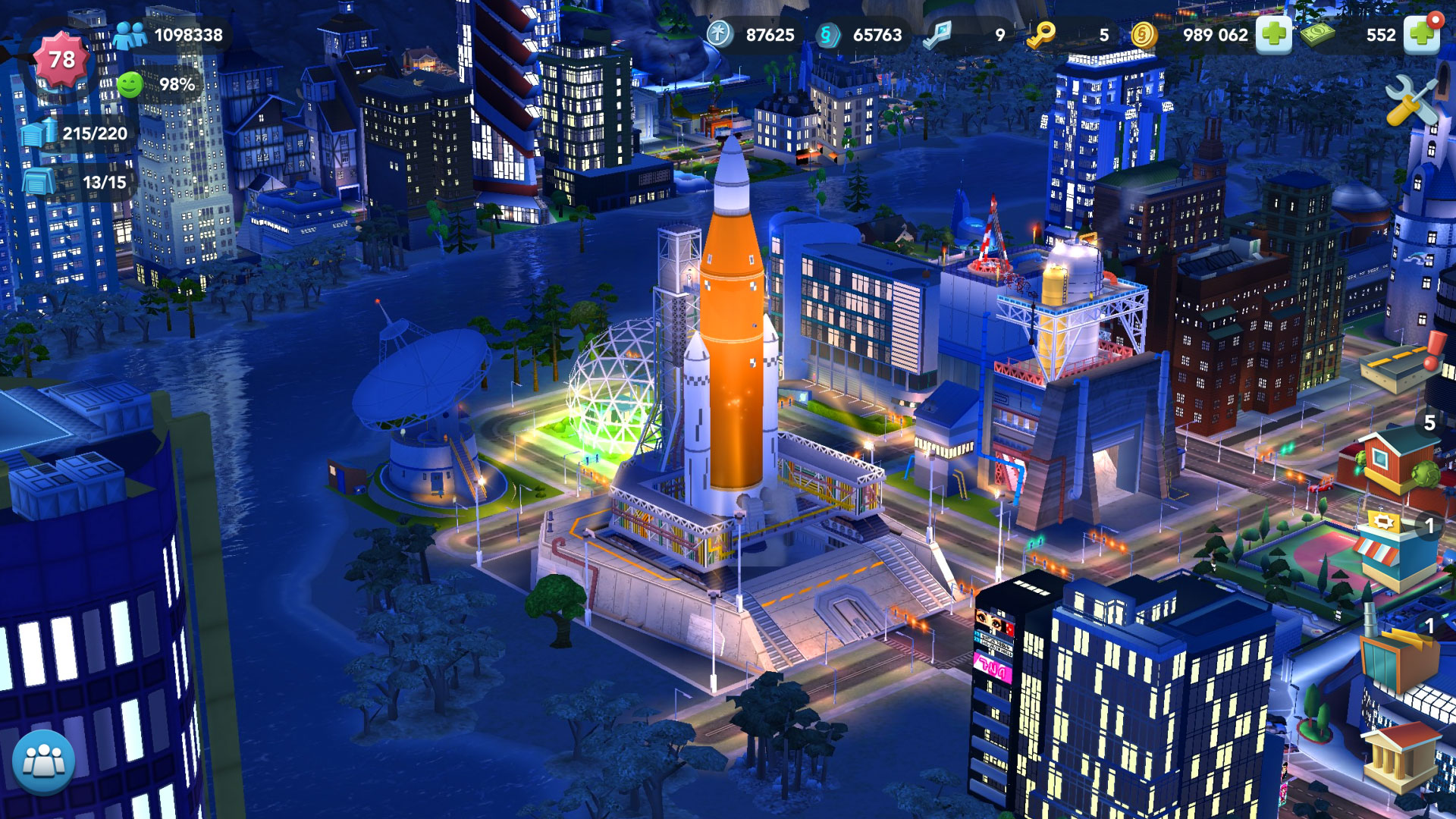Buy Simoleons with the green plus button
This screenshot has height=819, width=1456.
tap(1275, 34)
